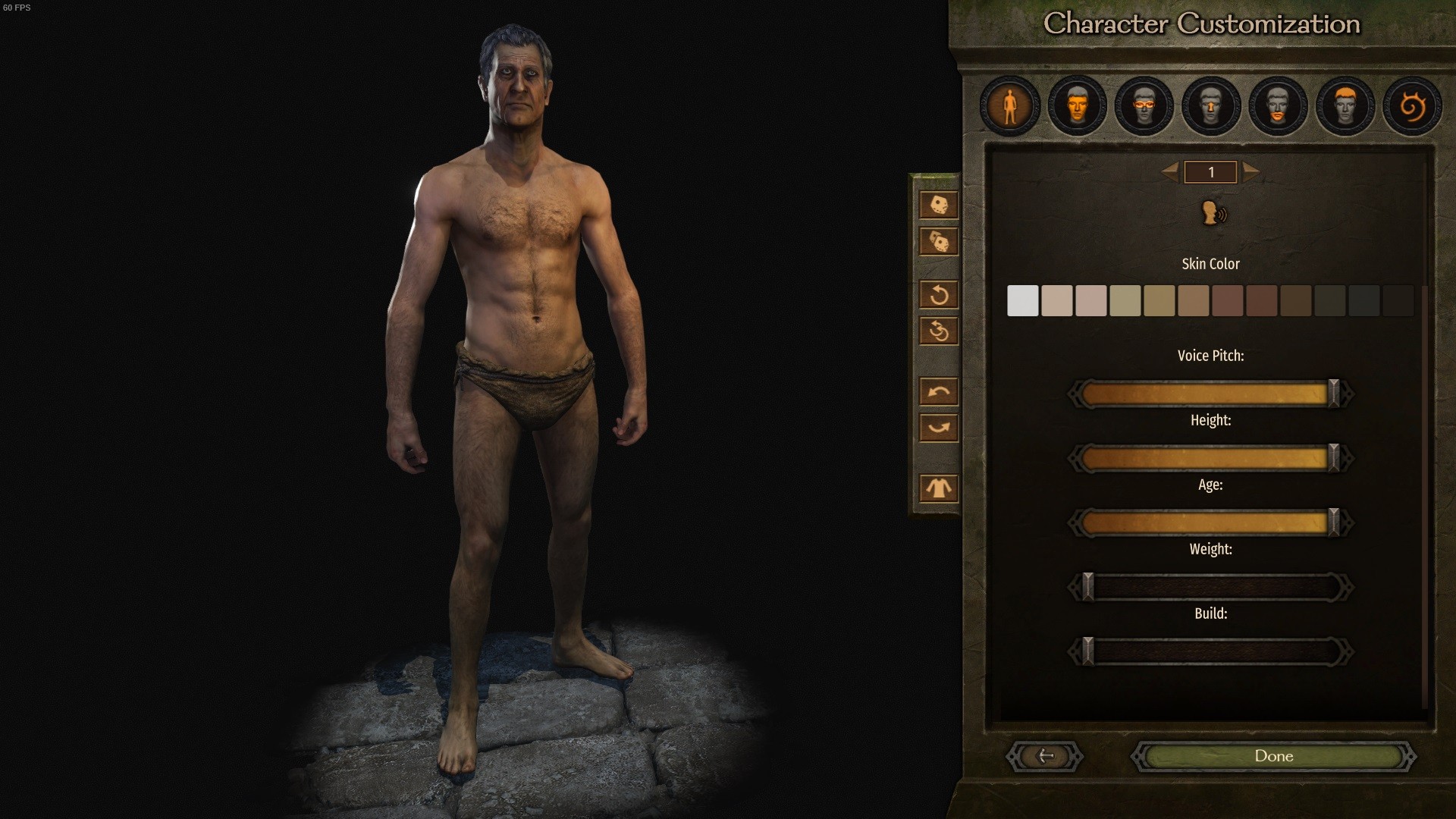
Task: Click the middle of the Weight slider
Action: click(x=1210, y=588)
